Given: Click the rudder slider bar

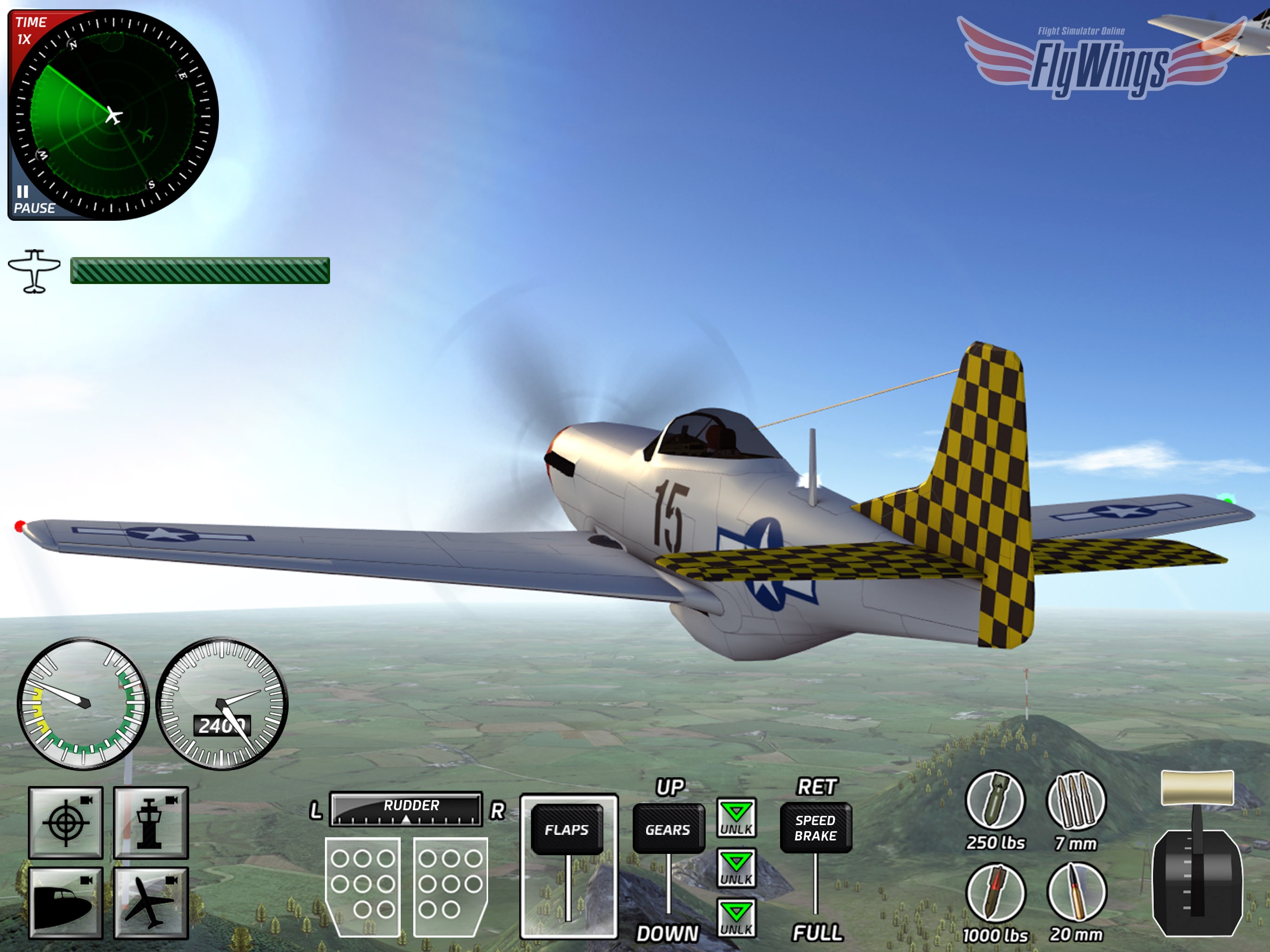Looking at the screenshot, I should click(x=406, y=810).
